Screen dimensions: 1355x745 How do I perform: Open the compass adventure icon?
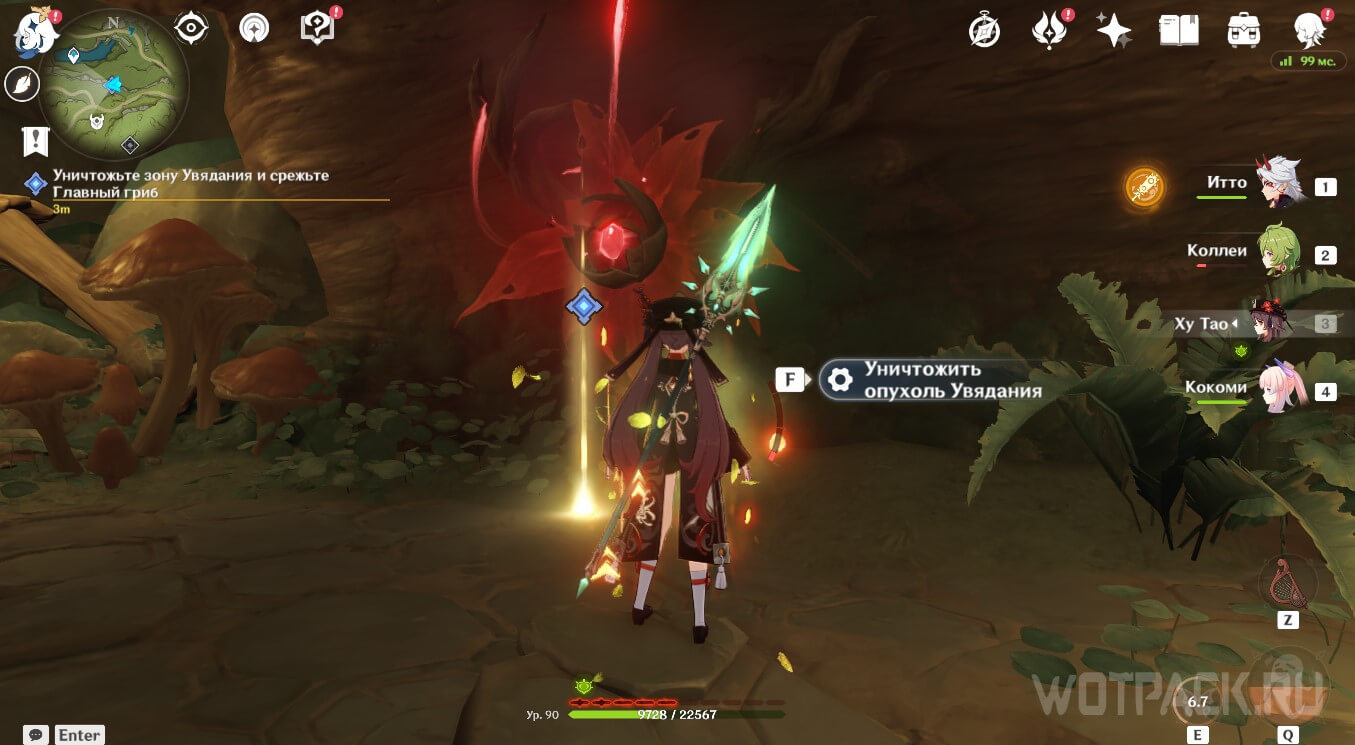(x=985, y=31)
